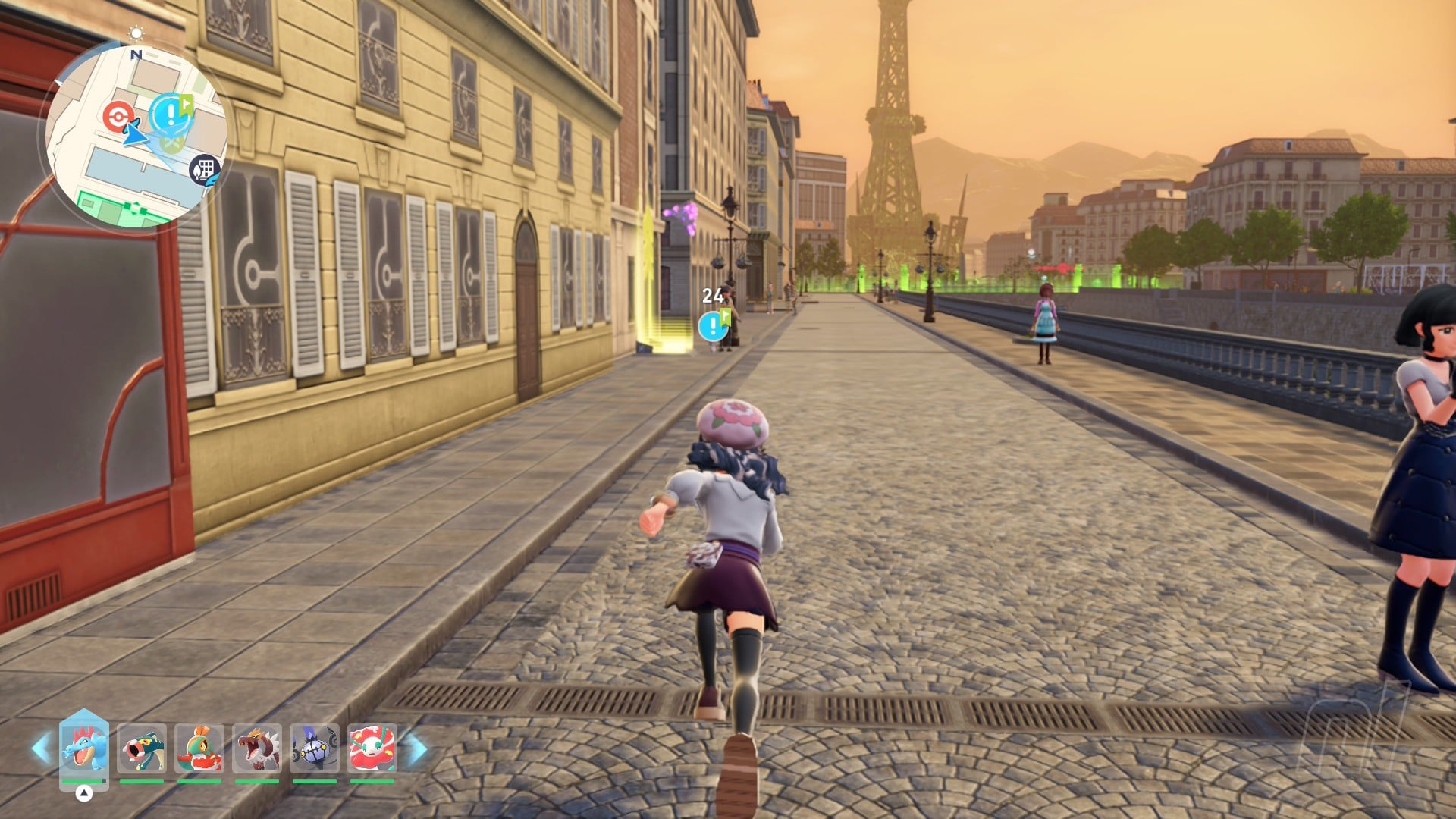Viewport: 1456px width, 819px height.
Task: Click the party bar's right arrow
Action: (417, 748)
